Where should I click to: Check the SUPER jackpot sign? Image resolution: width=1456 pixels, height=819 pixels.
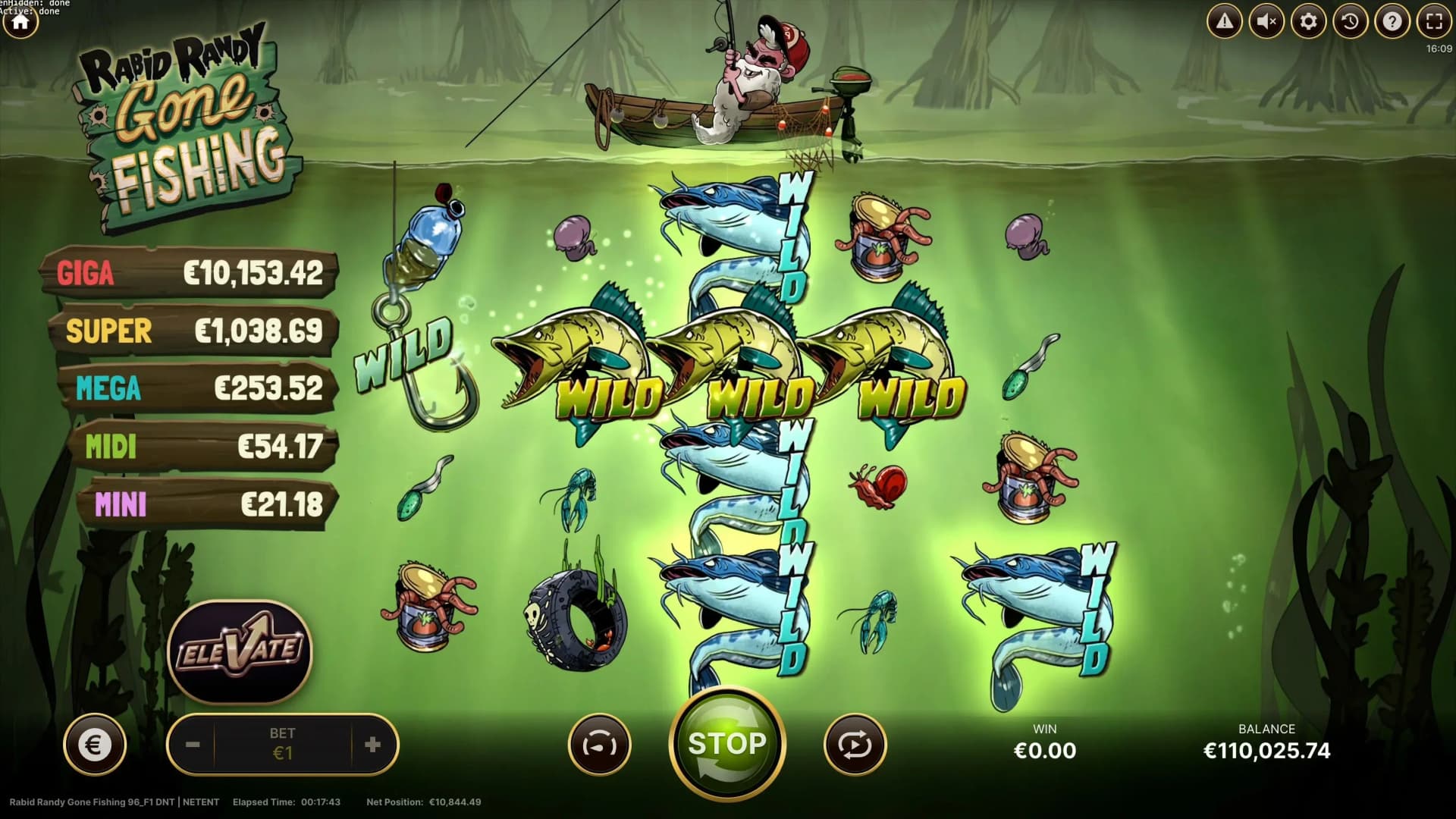coord(193,331)
